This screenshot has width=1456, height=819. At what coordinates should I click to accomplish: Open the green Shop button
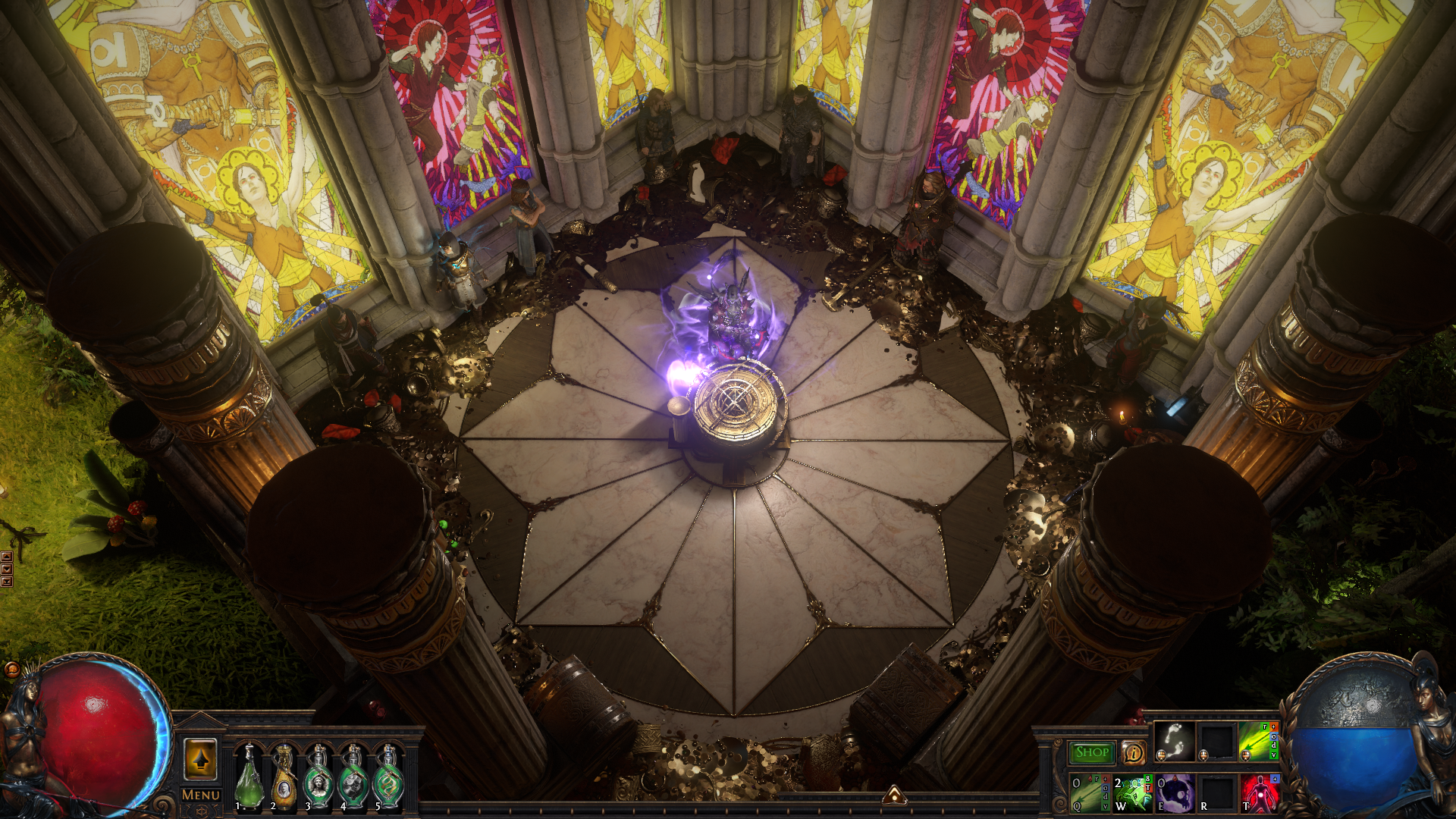[1092, 752]
